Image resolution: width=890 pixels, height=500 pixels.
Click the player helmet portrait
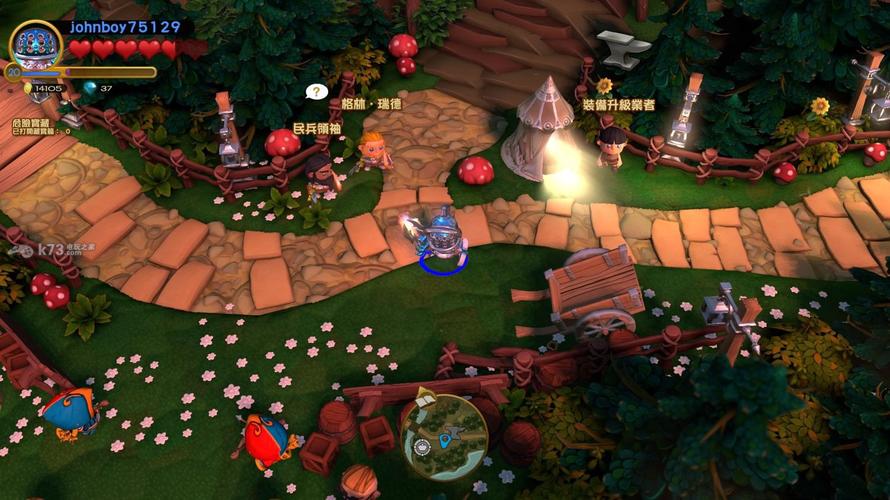[36, 44]
